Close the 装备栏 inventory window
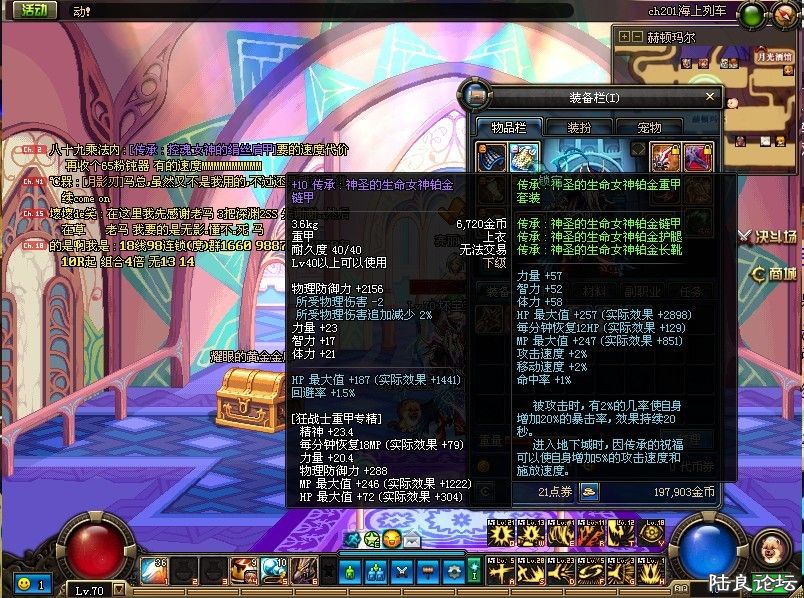Screen dimensions: 804x598 pyautogui.click(x=711, y=97)
